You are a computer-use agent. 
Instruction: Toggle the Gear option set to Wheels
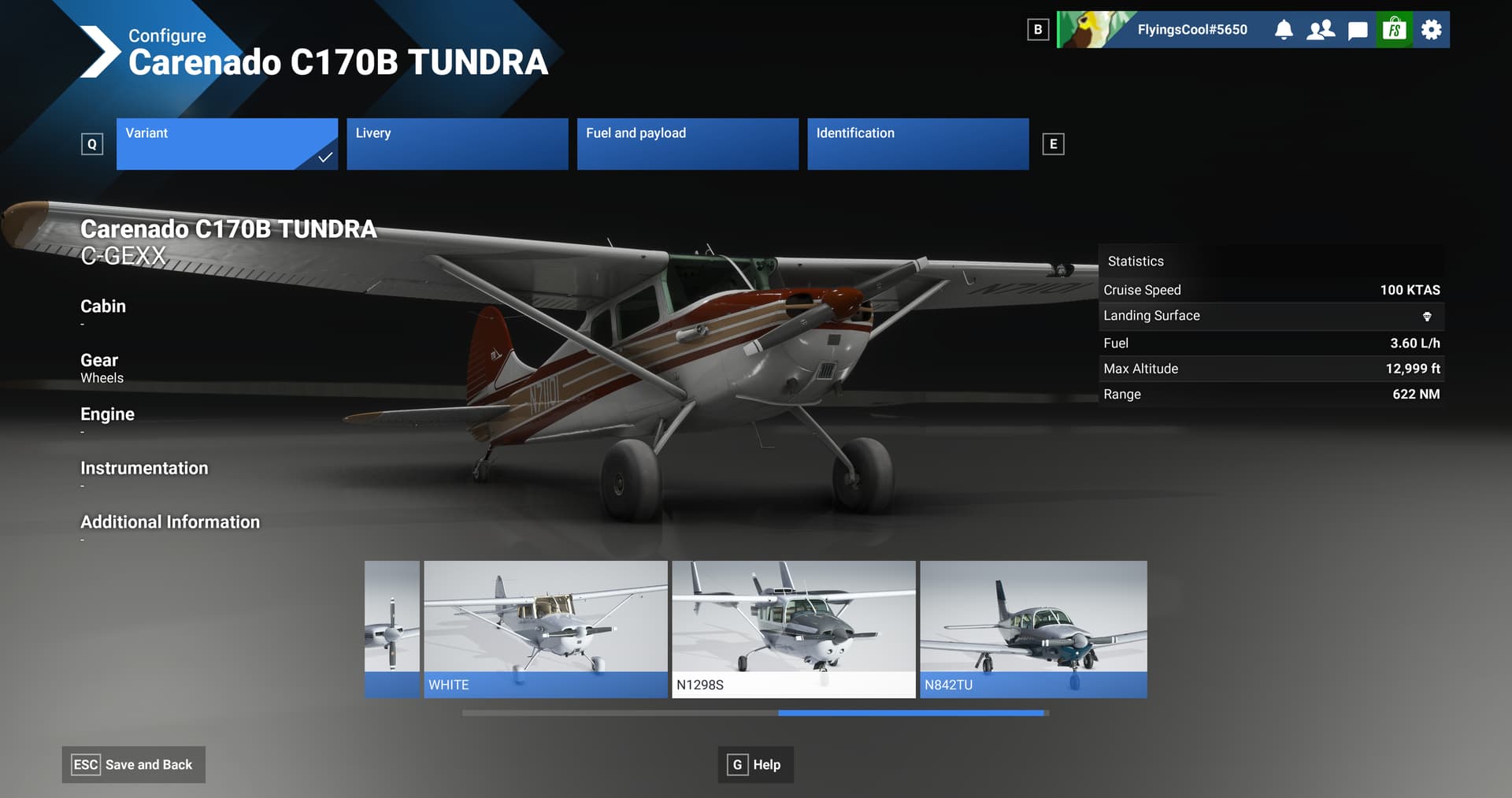click(x=99, y=366)
